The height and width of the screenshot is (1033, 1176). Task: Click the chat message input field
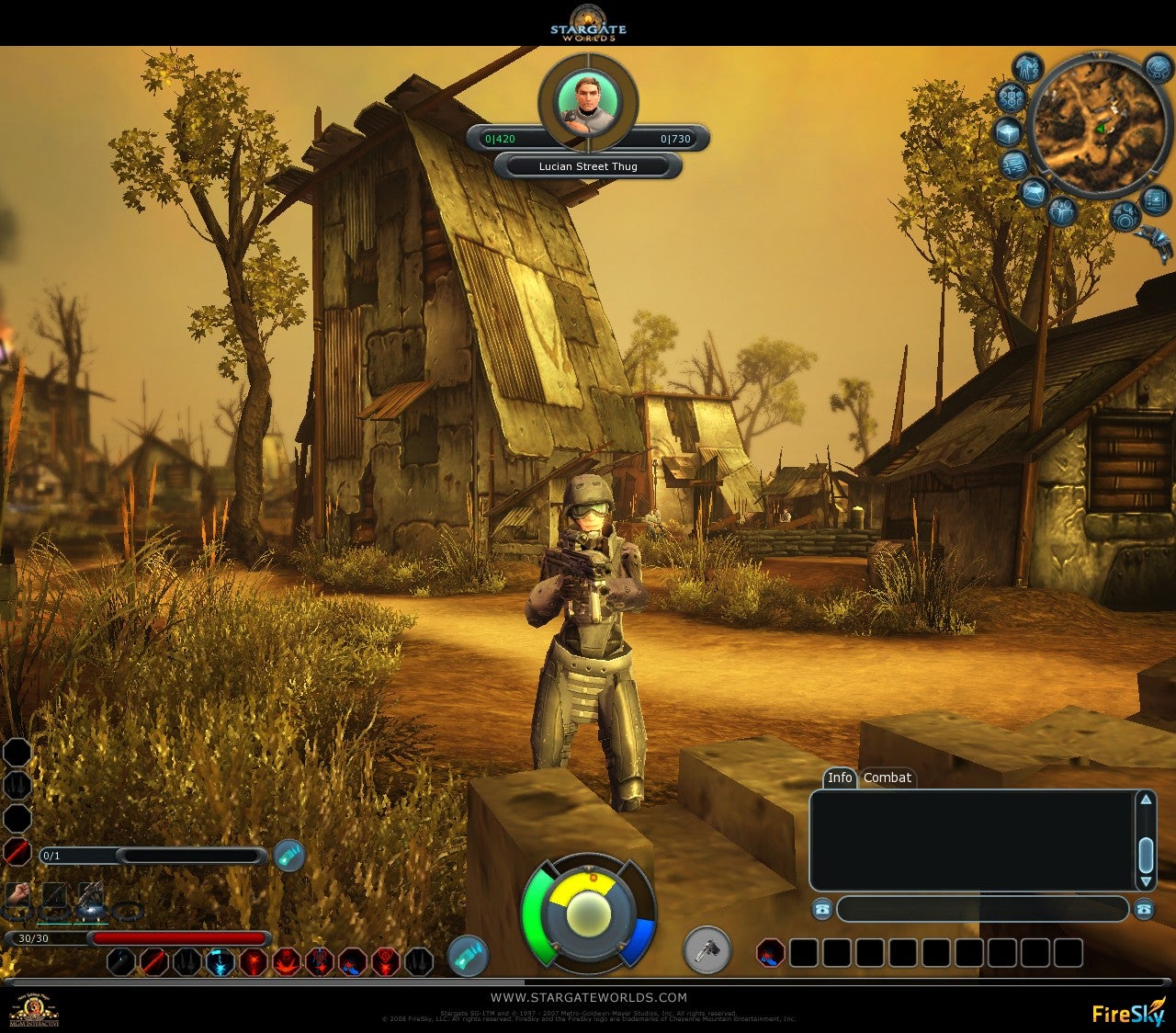tap(981, 909)
